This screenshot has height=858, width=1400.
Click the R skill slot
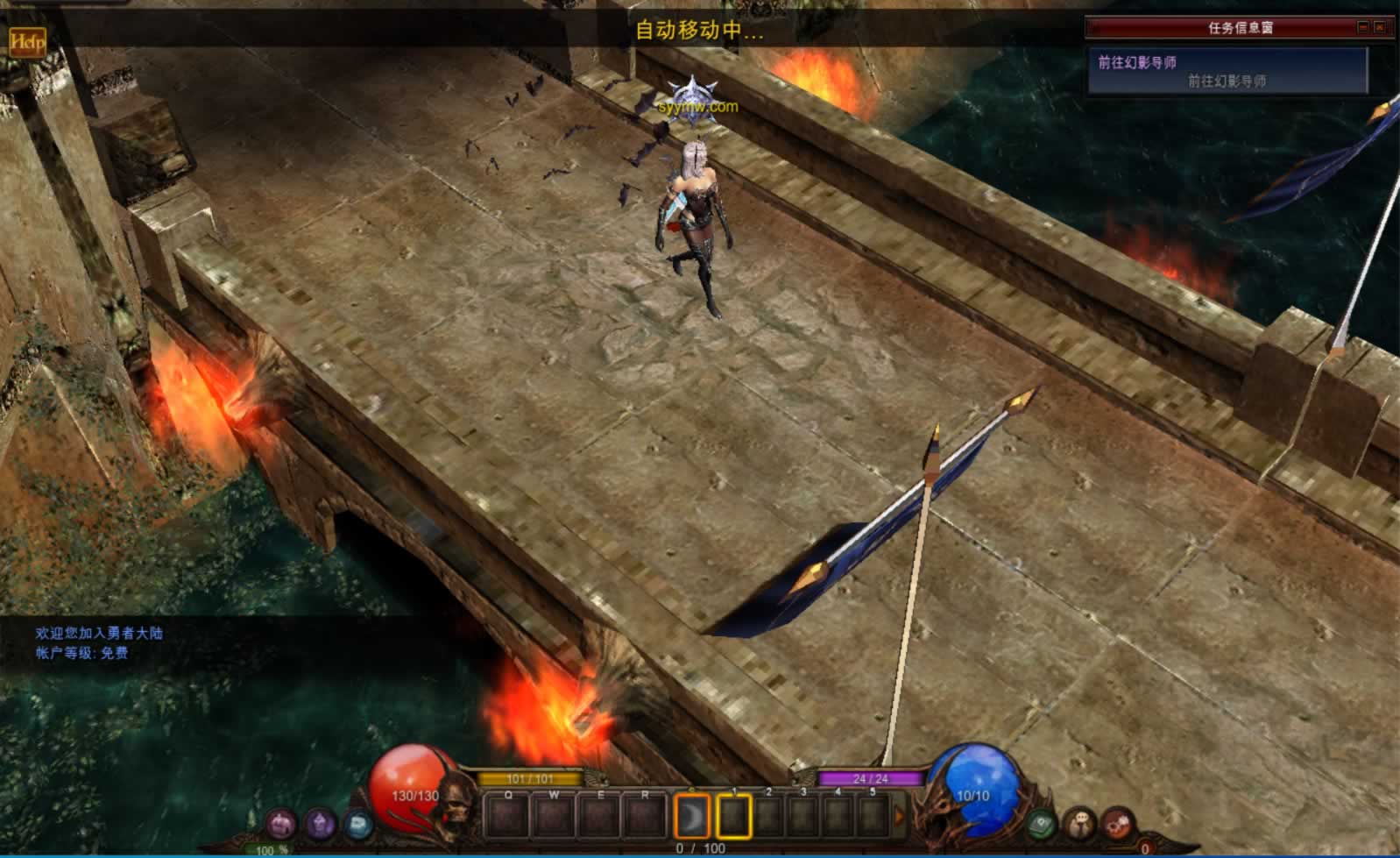coord(645,816)
